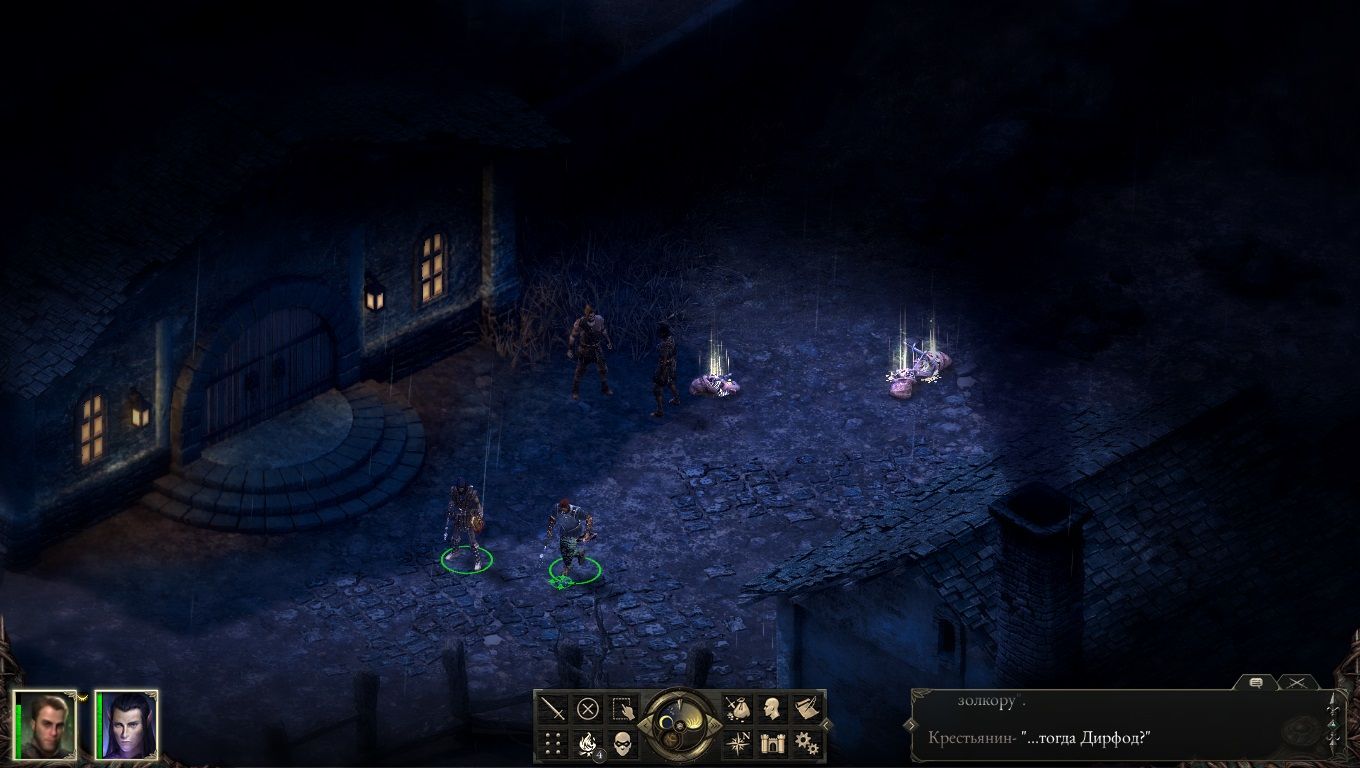Choose the select-all party hand icon
The image size is (1360, 768).
[623, 709]
